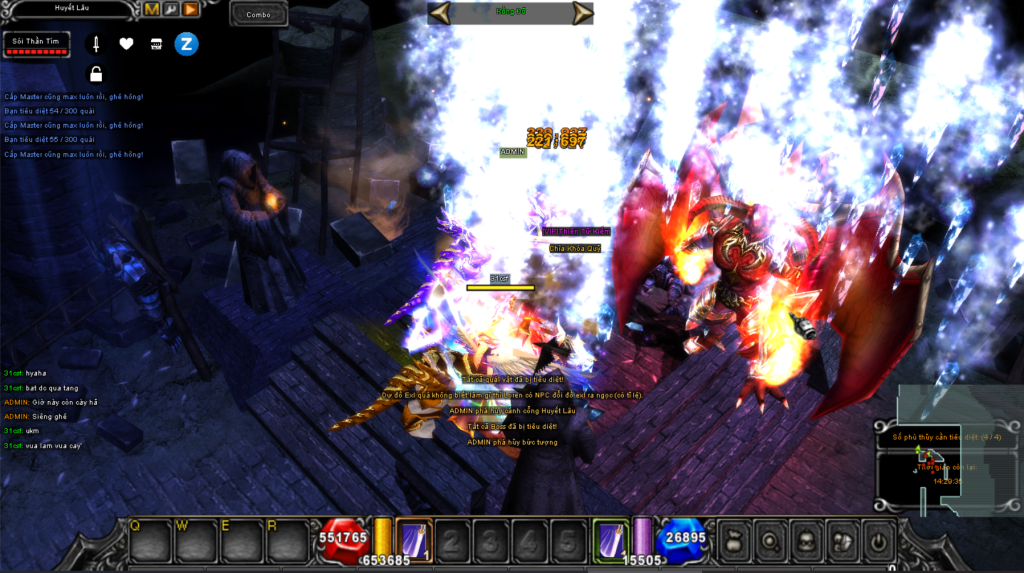Click the power button in the menu bar
This screenshot has width=1024, height=573.
pos(877,541)
